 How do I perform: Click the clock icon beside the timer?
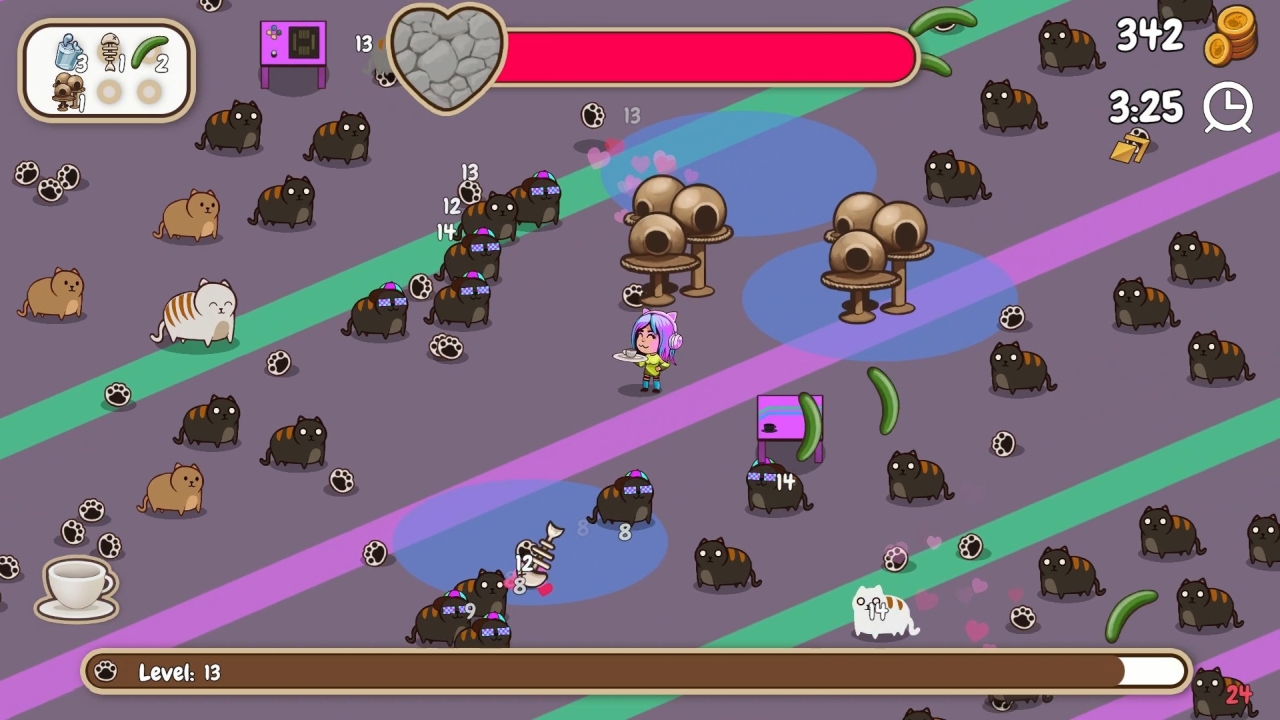tap(1229, 107)
